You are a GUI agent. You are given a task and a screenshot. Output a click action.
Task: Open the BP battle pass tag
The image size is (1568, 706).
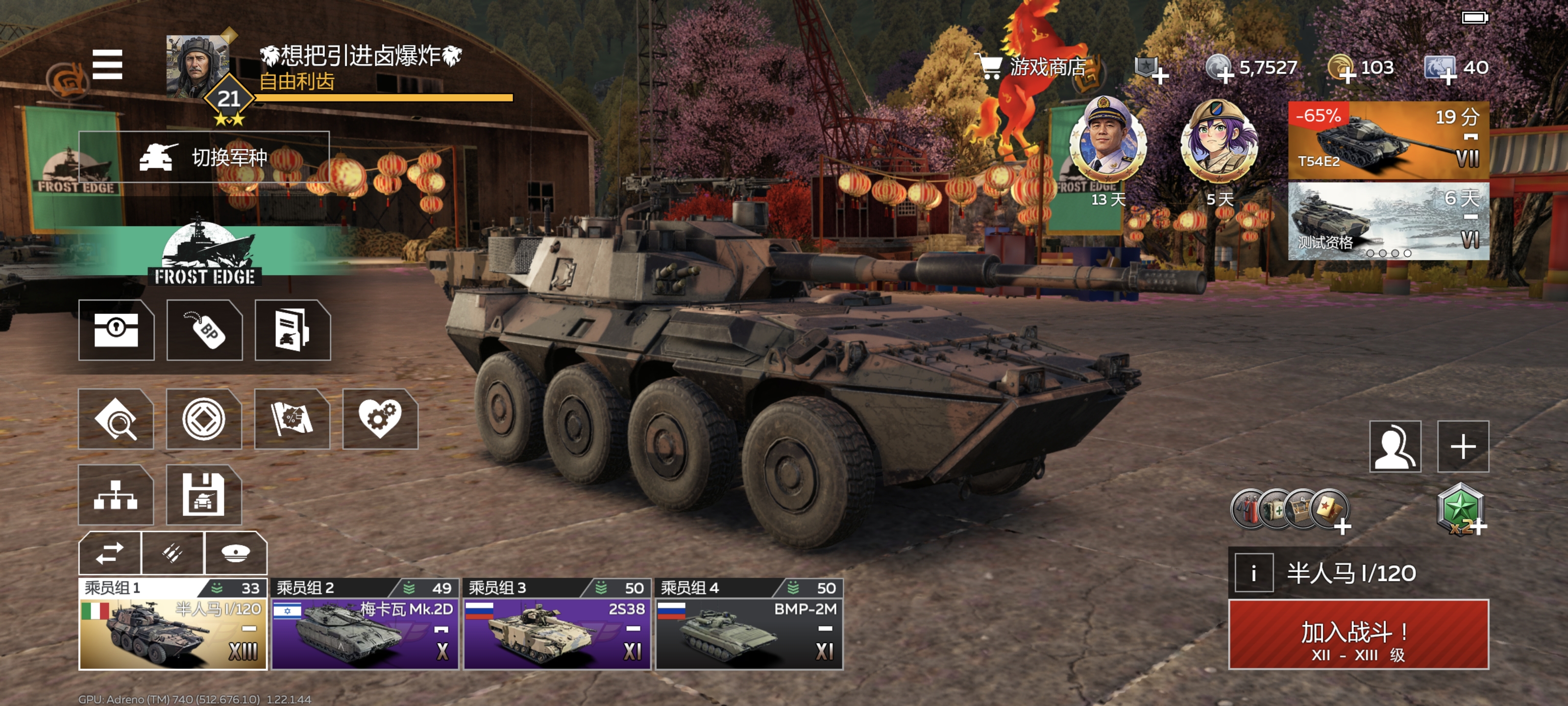coord(204,330)
